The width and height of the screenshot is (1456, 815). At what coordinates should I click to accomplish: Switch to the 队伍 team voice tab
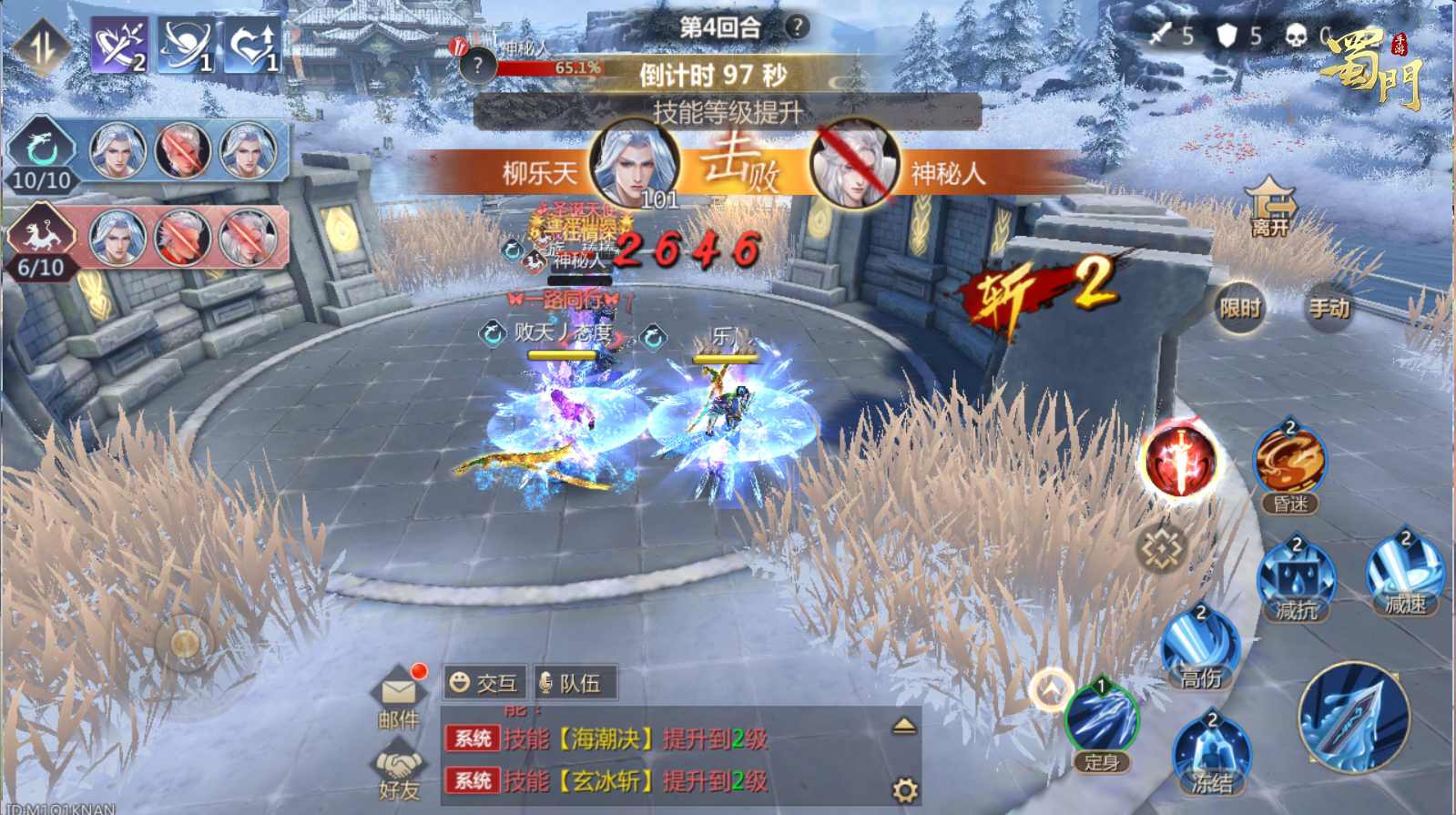(572, 683)
